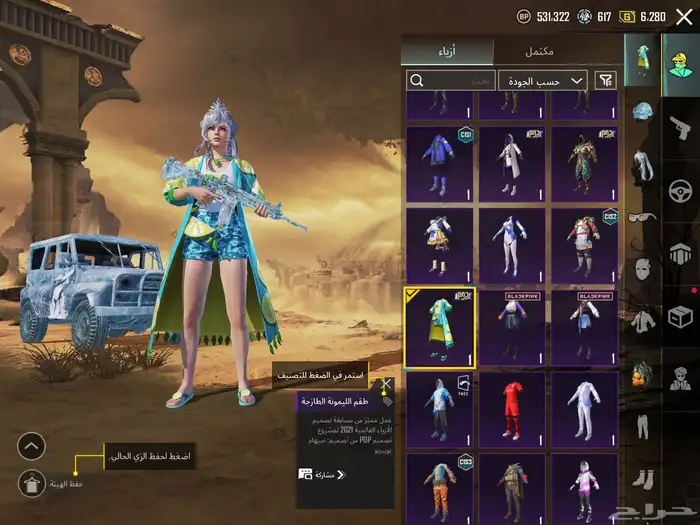700x525 pixels.
Task: Click the مشاركة share button
Action: [320, 474]
